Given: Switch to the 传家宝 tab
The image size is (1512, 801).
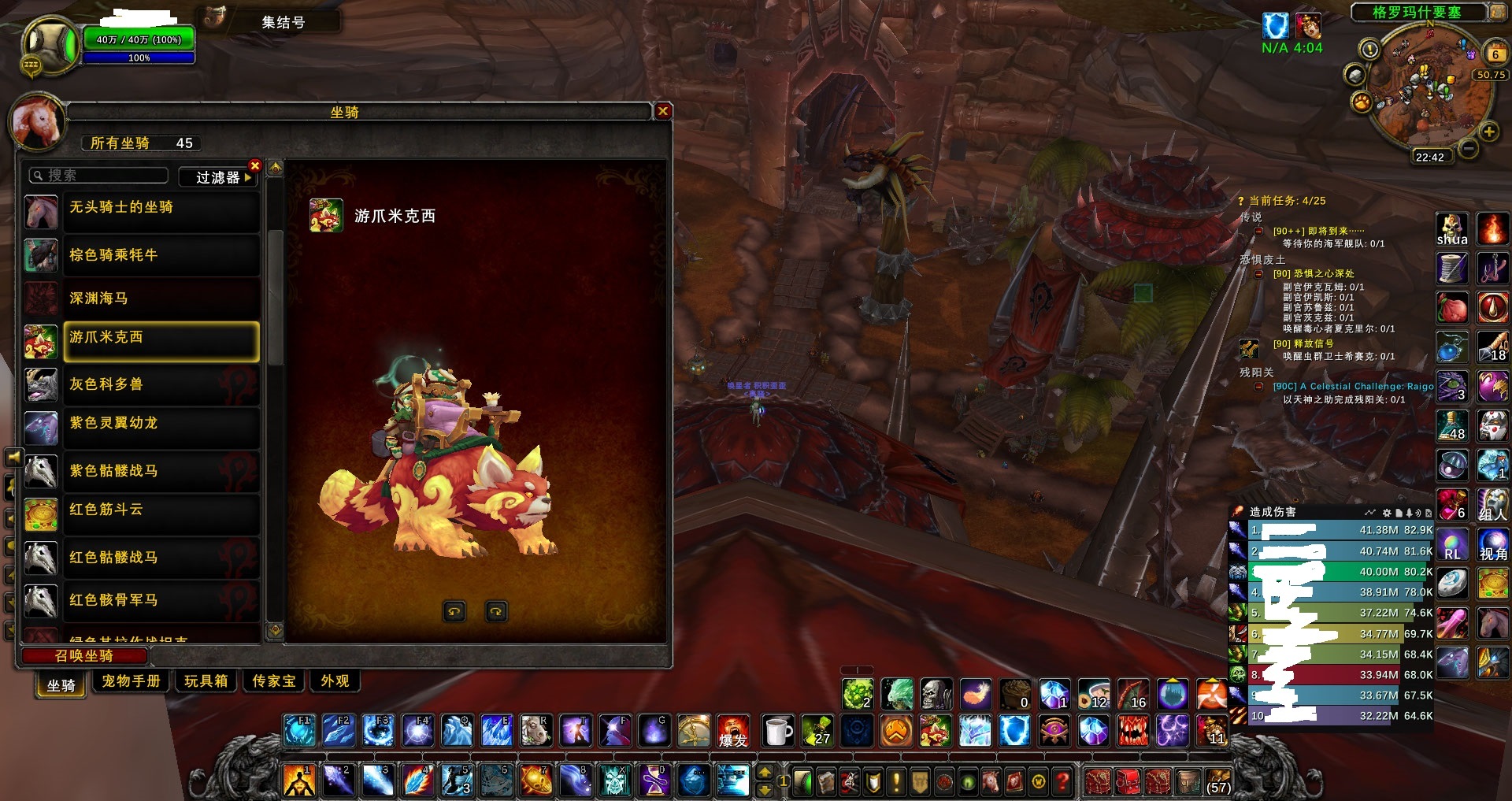Looking at the screenshot, I should 274,680.
